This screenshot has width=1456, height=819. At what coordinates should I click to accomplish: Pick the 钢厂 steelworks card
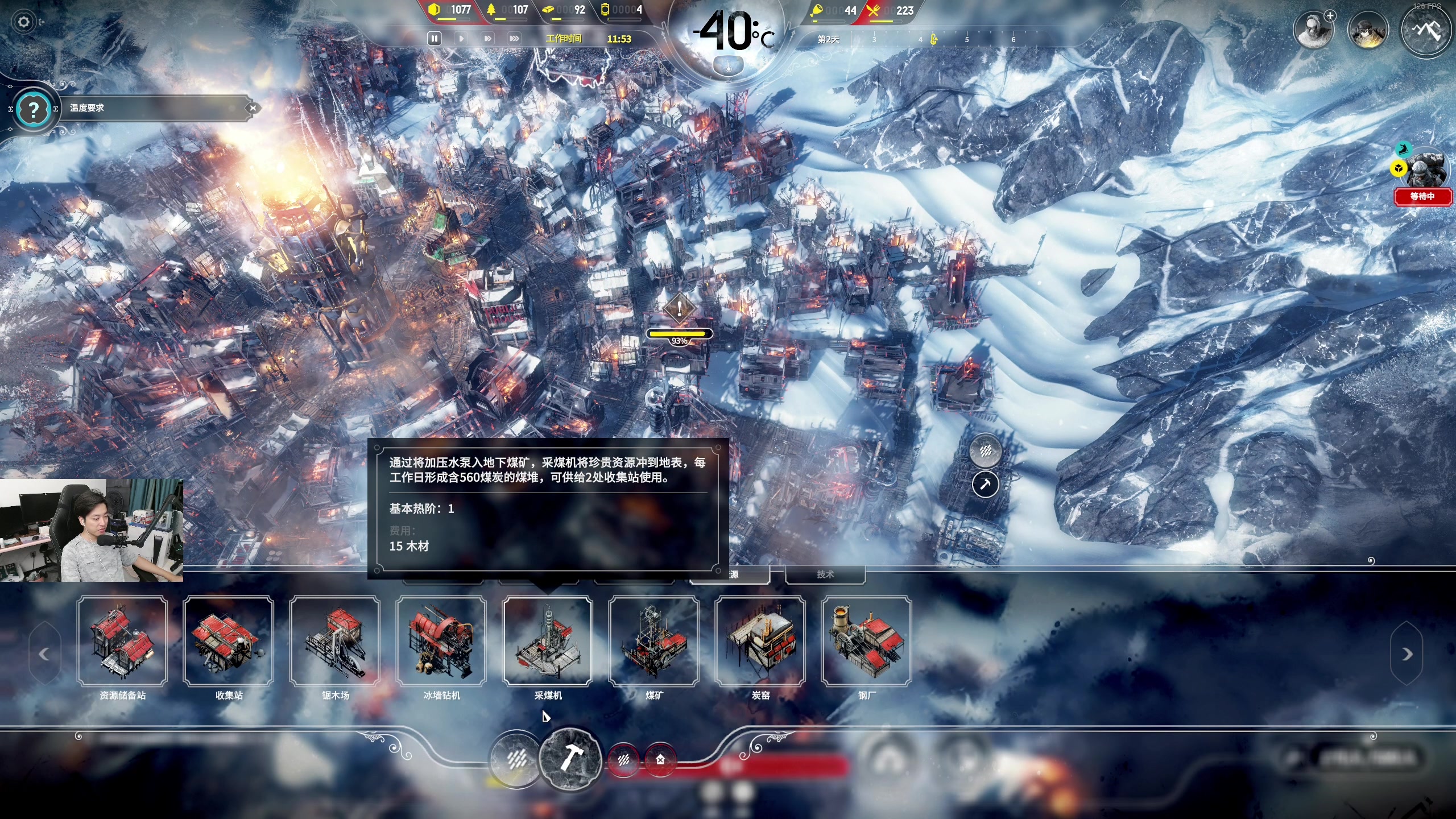click(867, 641)
